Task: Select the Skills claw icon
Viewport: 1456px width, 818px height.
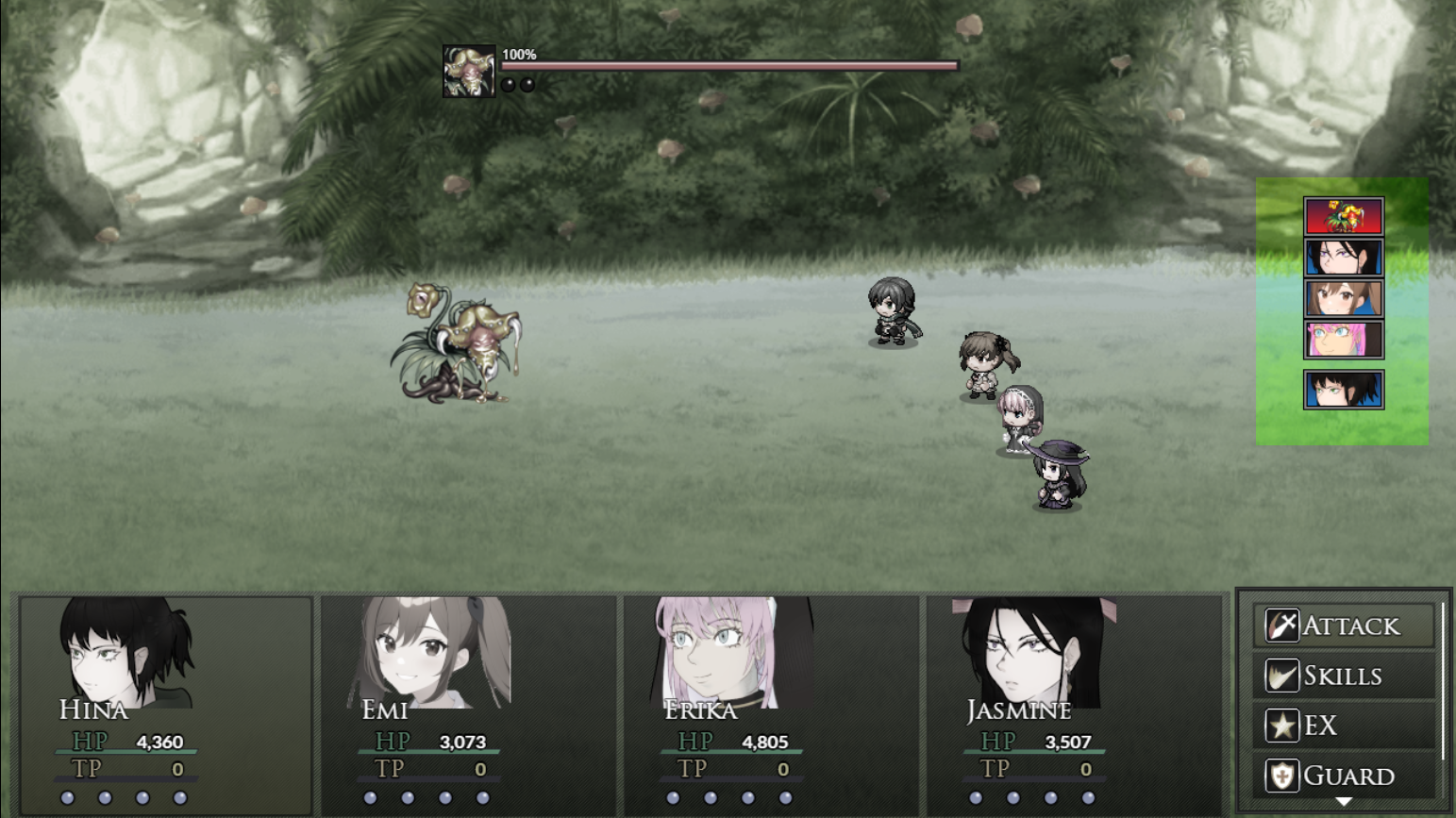Action: pos(1280,676)
